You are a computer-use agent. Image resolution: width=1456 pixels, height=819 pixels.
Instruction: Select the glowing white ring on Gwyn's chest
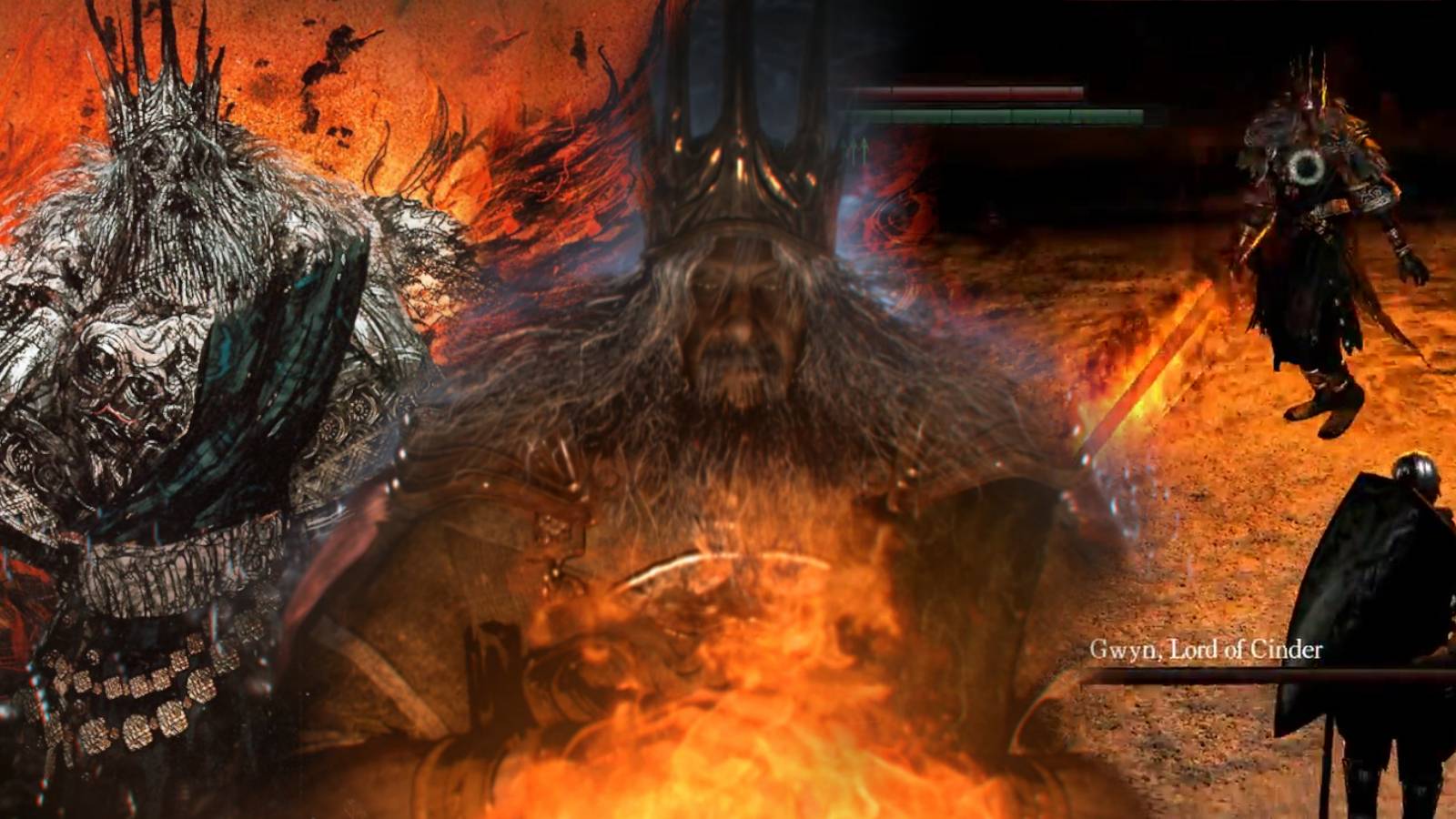tap(1306, 167)
